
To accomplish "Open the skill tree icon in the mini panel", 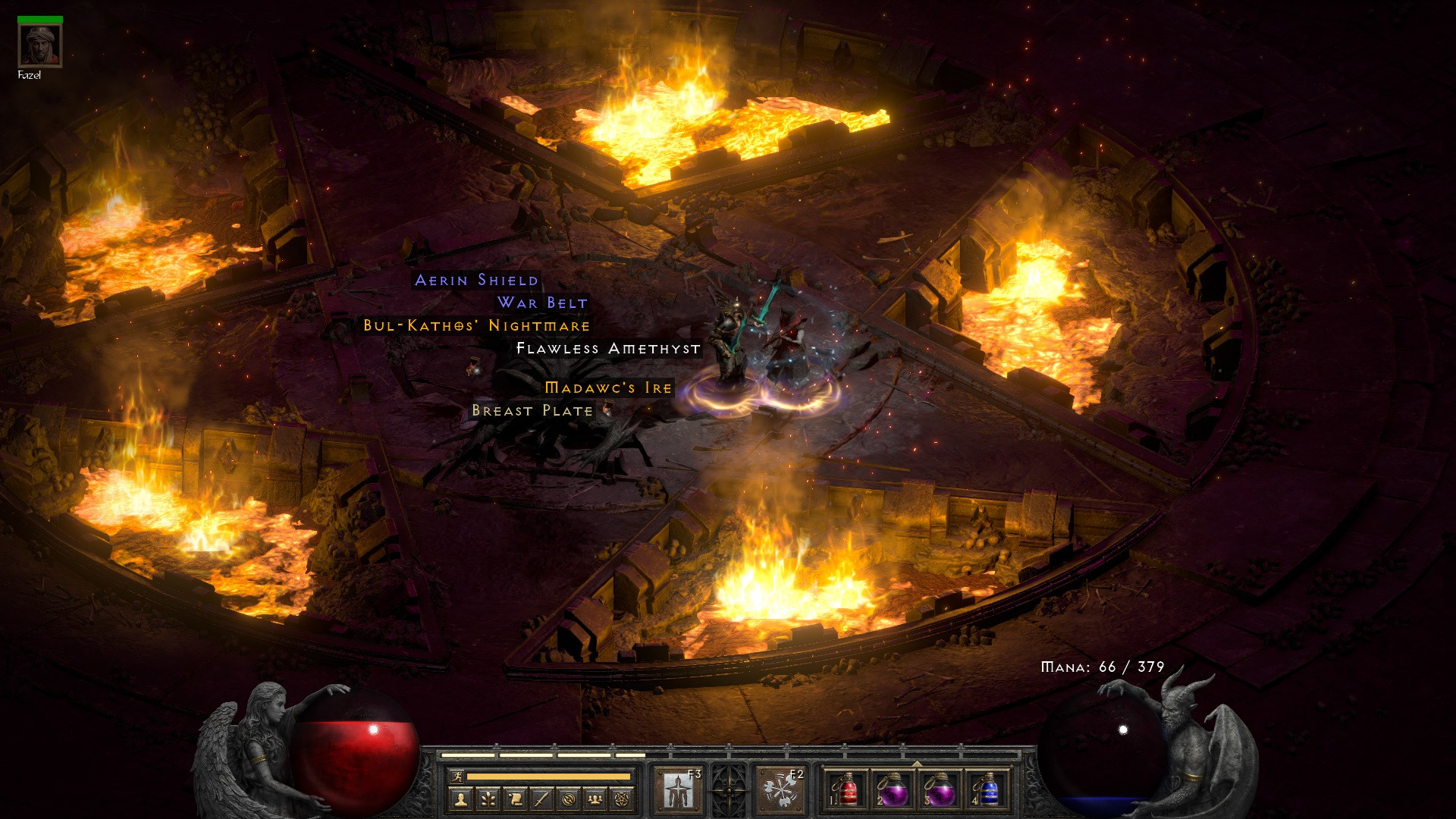I will pyautogui.click(x=488, y=800).
